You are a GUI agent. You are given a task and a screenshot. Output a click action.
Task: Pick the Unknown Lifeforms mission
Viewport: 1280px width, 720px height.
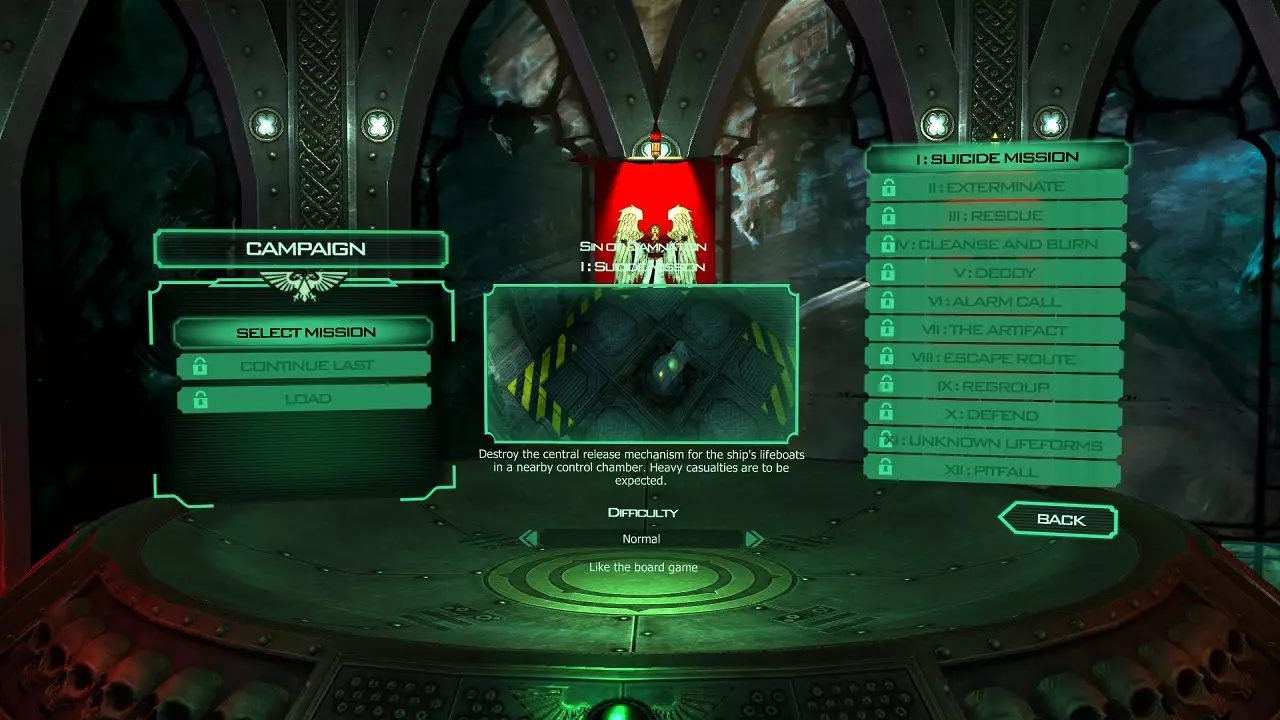(997, 443)
